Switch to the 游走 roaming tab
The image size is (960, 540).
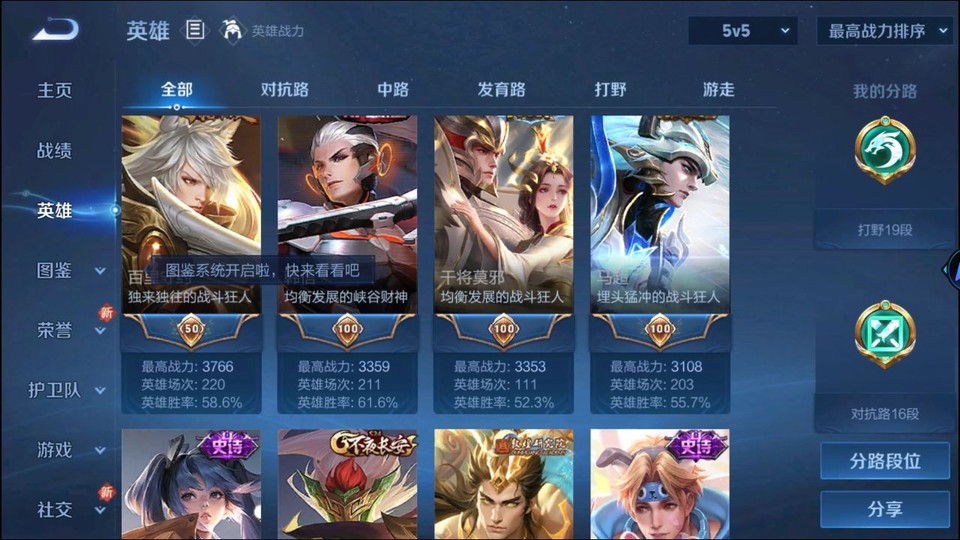(x=718, y=90)
